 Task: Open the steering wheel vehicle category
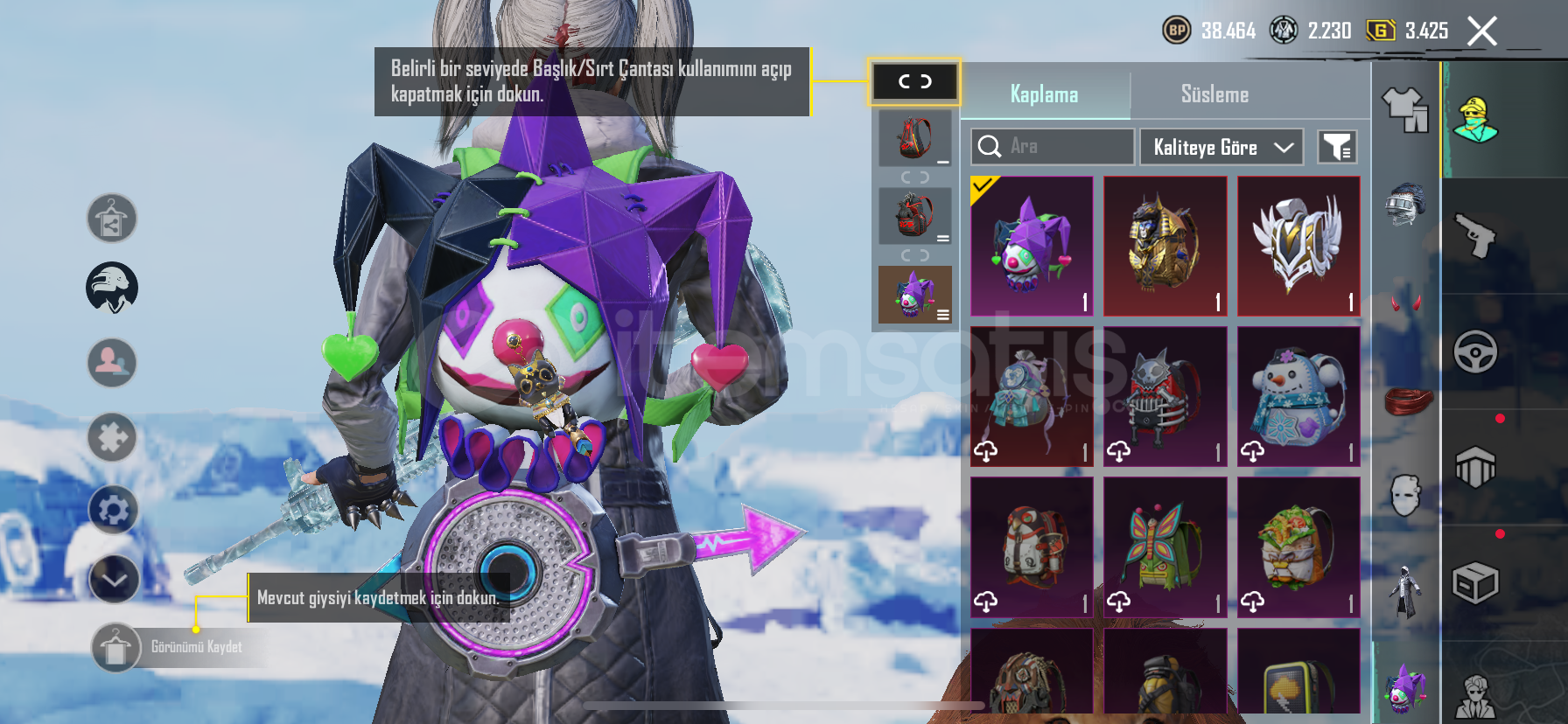tap(1475, 352)
